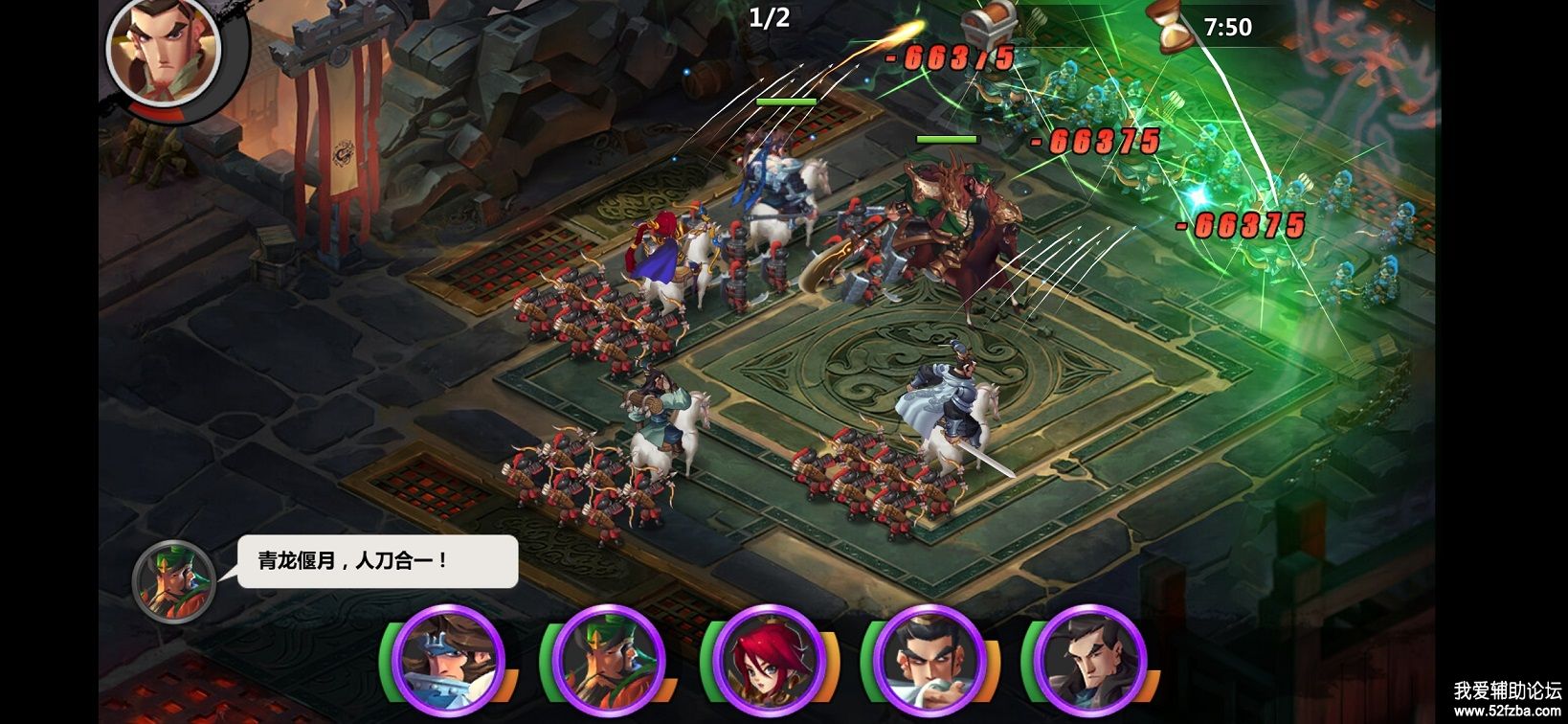Activate the blue-helmeted brown-haired hero's skill
Viewport: 1568px width, 724px height.
click(448, 660)
